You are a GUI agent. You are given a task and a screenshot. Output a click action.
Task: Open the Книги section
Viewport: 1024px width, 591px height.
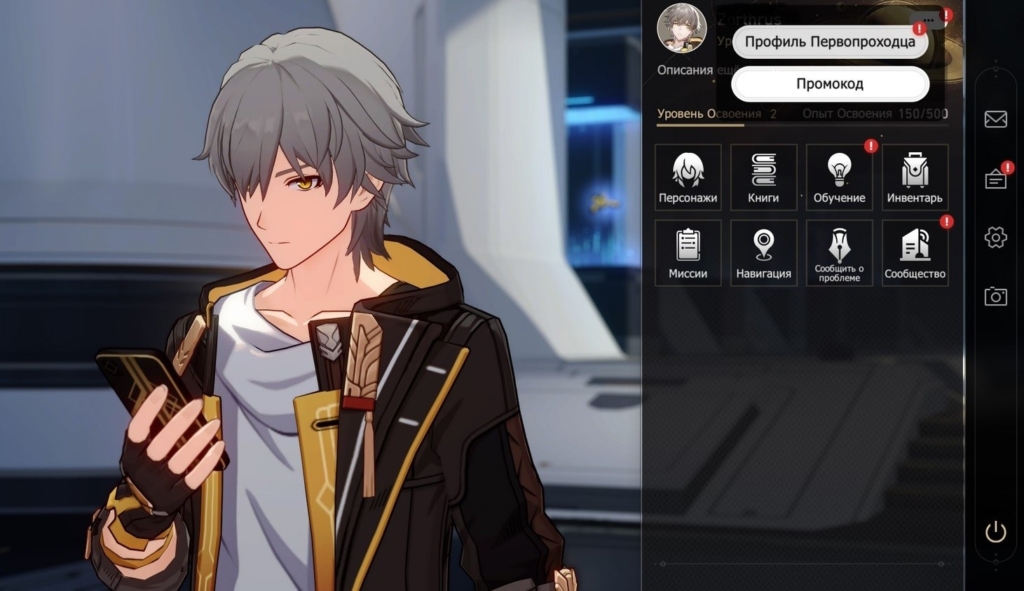(763, 177)
